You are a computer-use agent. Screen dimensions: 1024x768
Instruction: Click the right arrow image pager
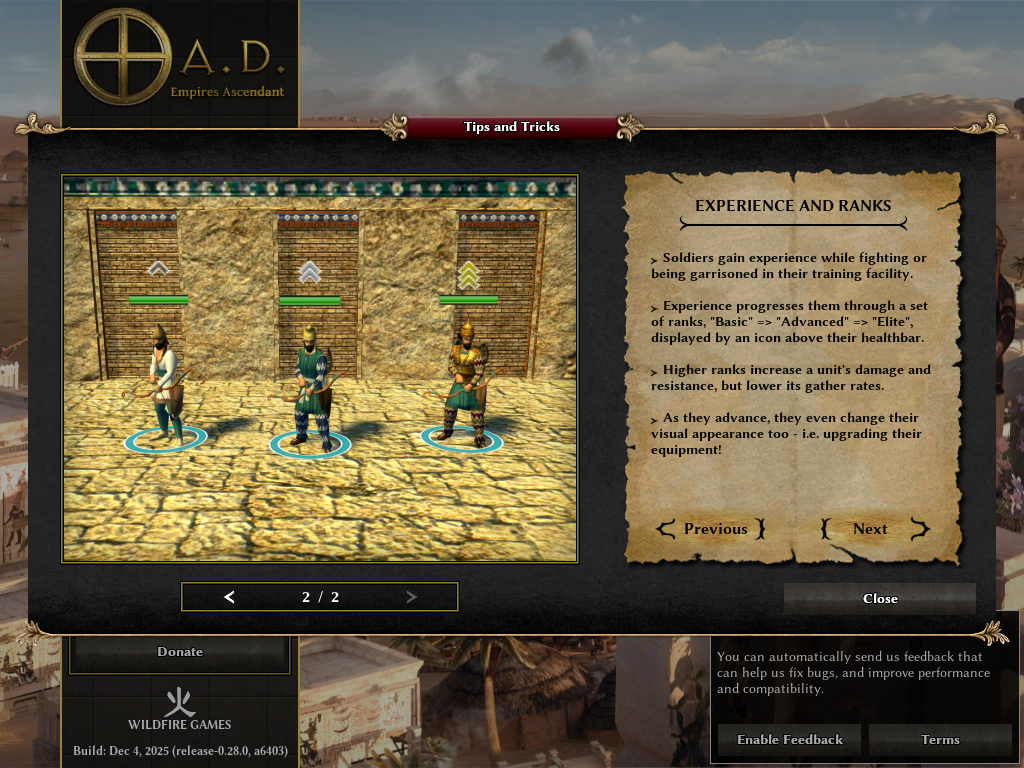411,597
